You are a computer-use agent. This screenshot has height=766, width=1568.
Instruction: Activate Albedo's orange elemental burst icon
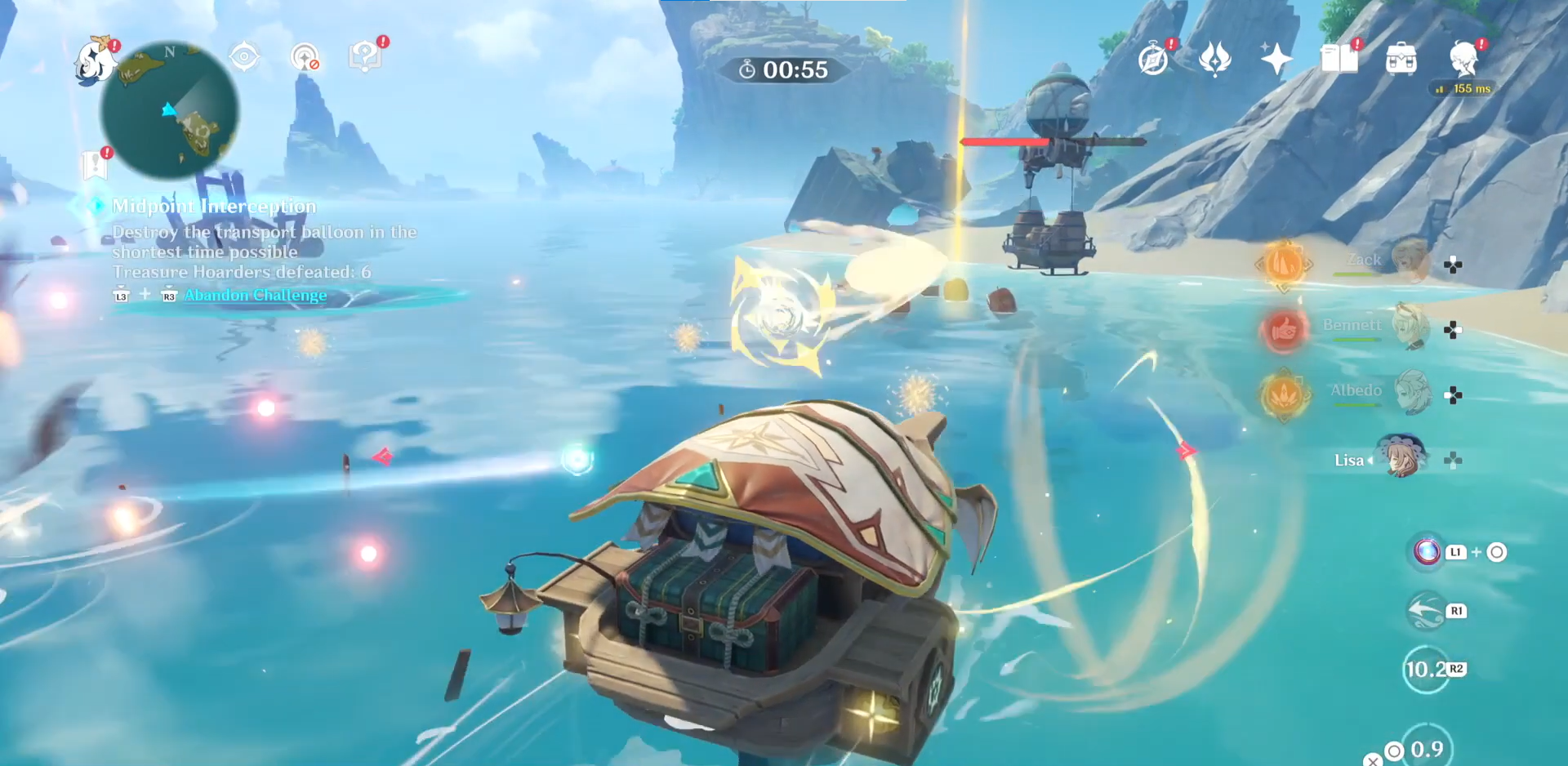pos(1284,395)
